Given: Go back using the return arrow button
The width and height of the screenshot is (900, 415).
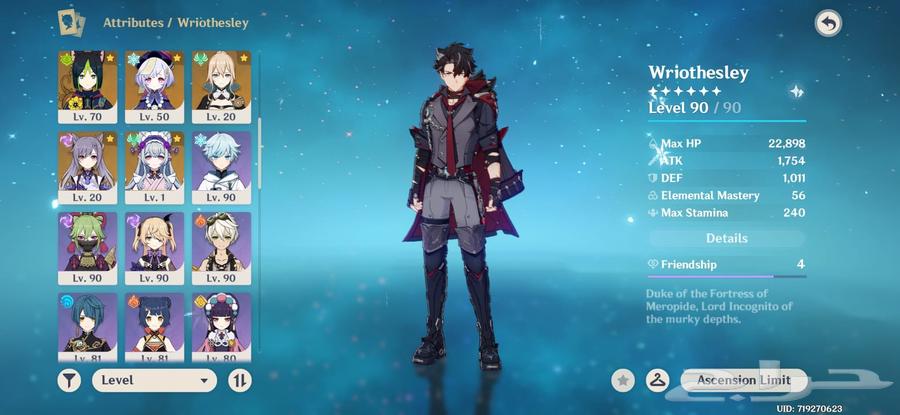Looking at the screenshot, I should (x=827, y=24).
